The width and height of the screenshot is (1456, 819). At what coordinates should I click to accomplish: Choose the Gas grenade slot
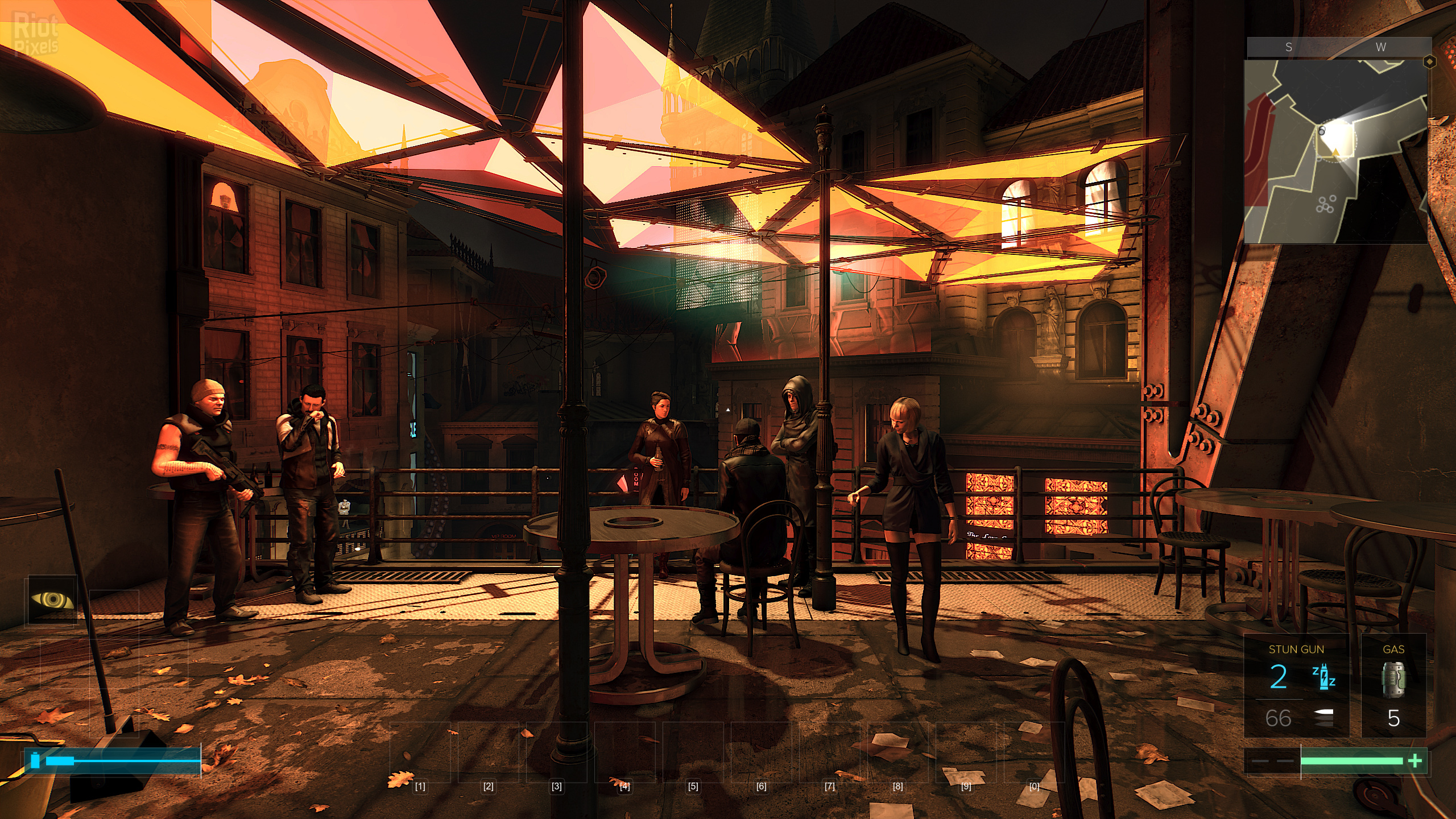(x=1393, y=685)
